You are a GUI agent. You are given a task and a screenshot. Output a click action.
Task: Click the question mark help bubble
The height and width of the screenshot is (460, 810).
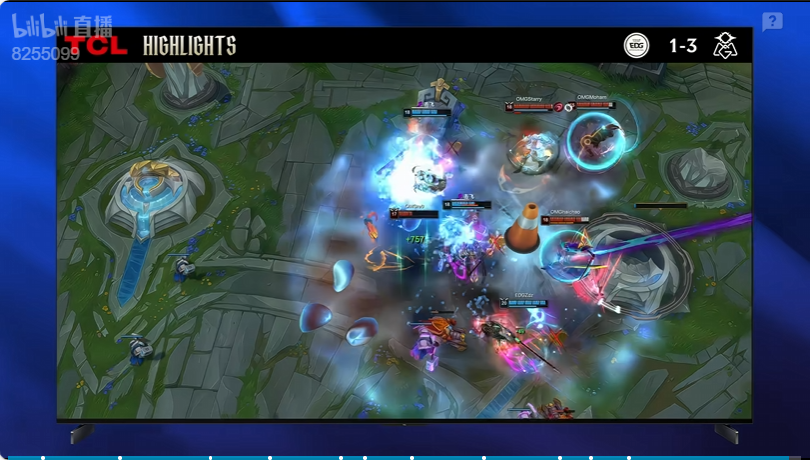tap(772, 22)
